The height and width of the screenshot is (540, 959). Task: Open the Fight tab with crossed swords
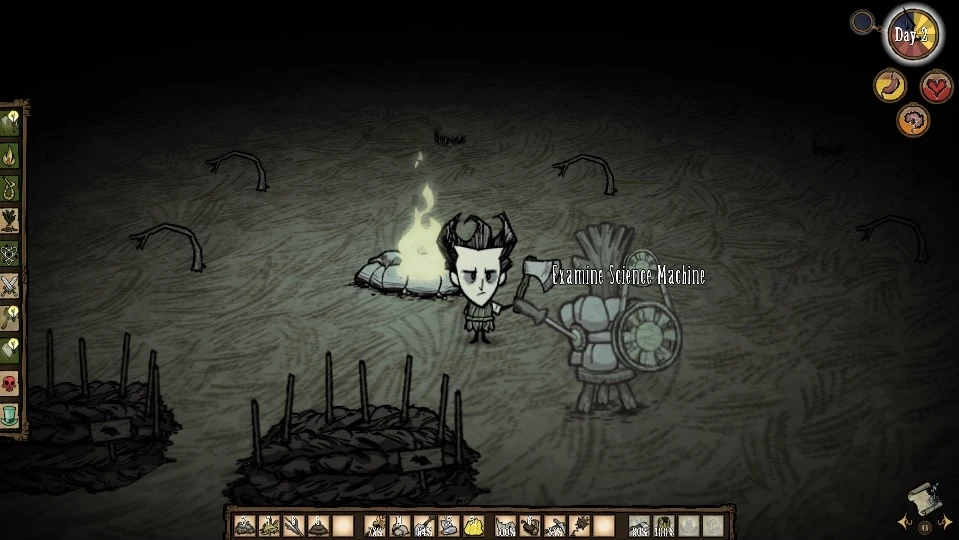10,286
